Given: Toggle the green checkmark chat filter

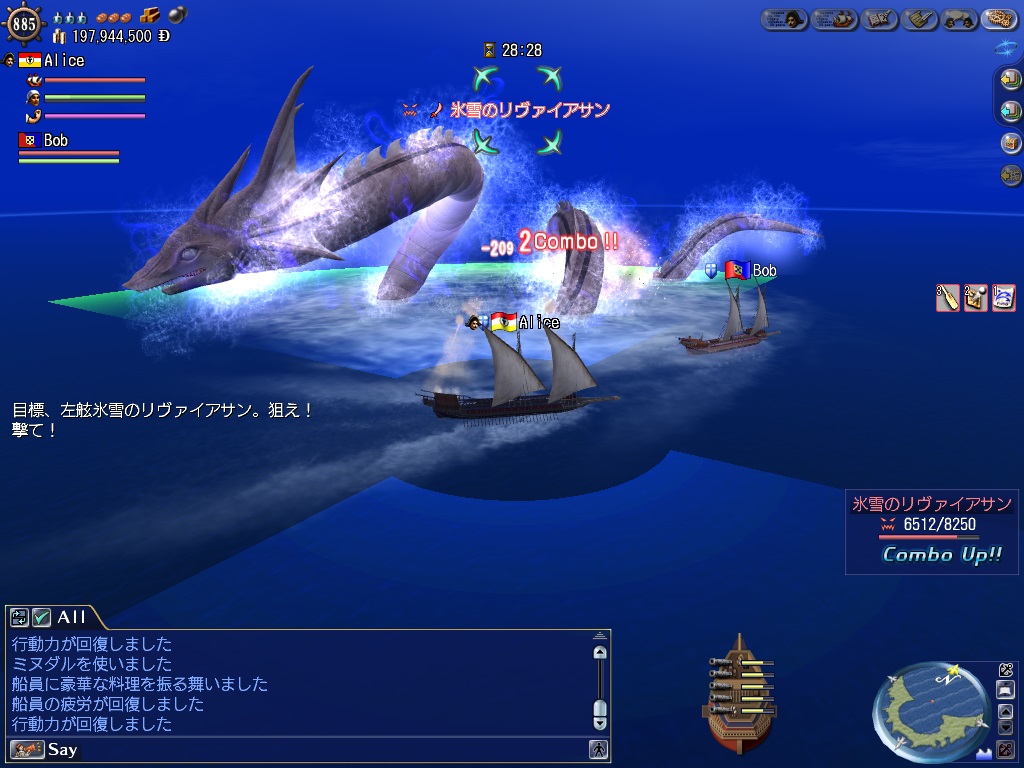Looking at the screenshot, I should (41, 617).
